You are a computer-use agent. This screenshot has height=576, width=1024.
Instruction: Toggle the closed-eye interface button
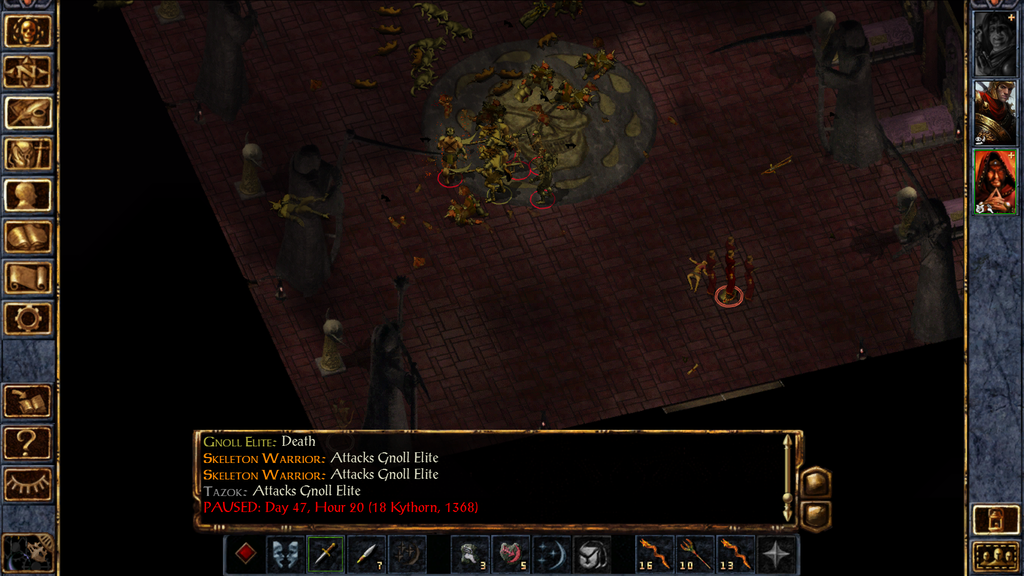click(28, 483)
